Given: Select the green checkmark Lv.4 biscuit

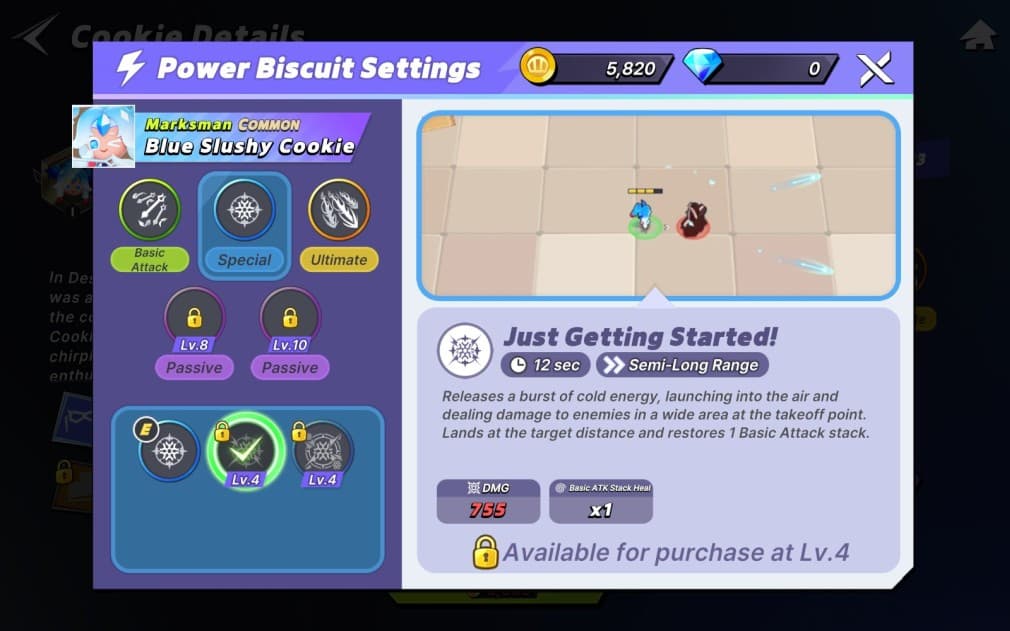Looking at the screenshot, I should pyautogui.click(x=245, y=451).
